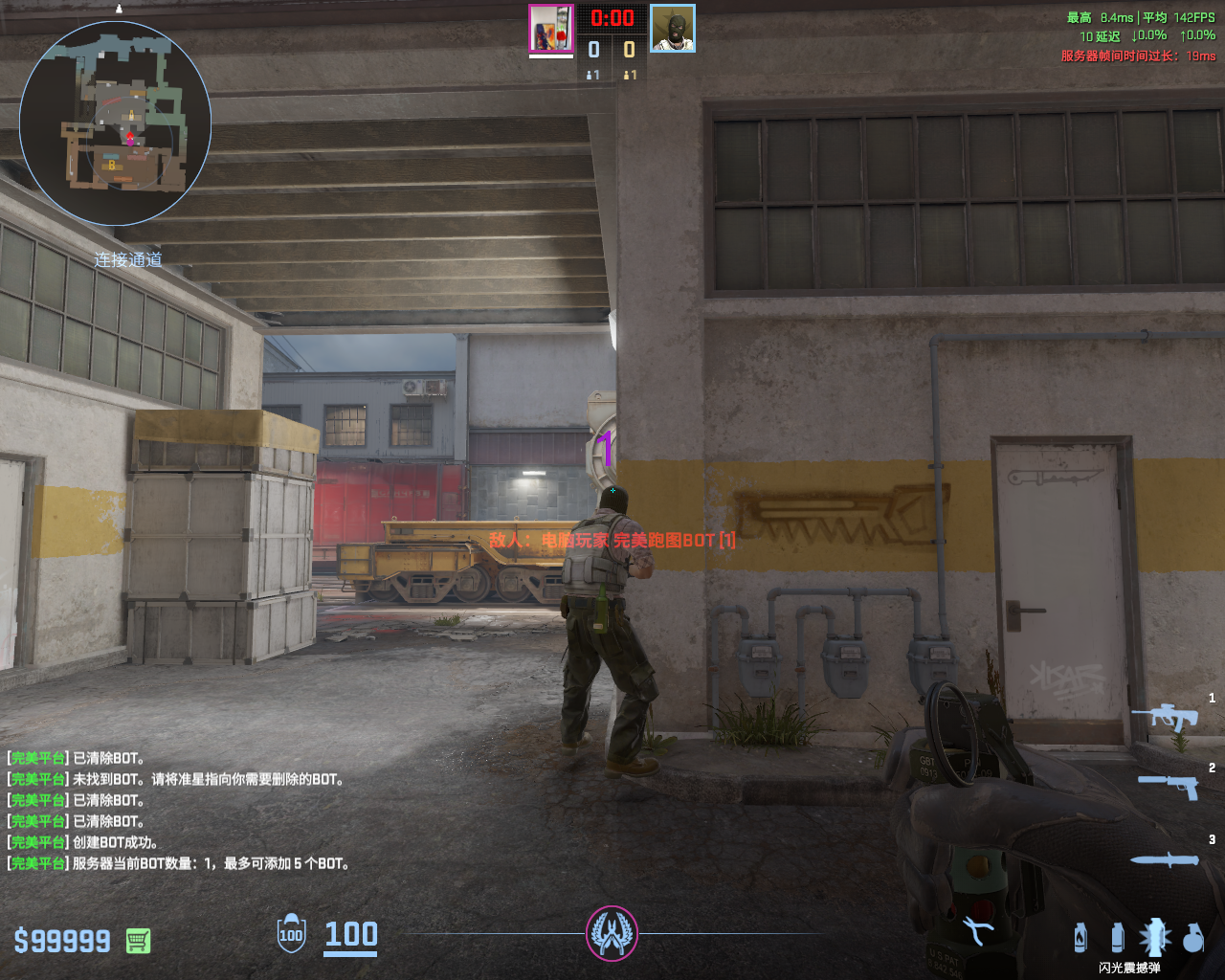The image size is (1225, 980).
Task: Choose the smoke grenade icon
Action: 1117,938
